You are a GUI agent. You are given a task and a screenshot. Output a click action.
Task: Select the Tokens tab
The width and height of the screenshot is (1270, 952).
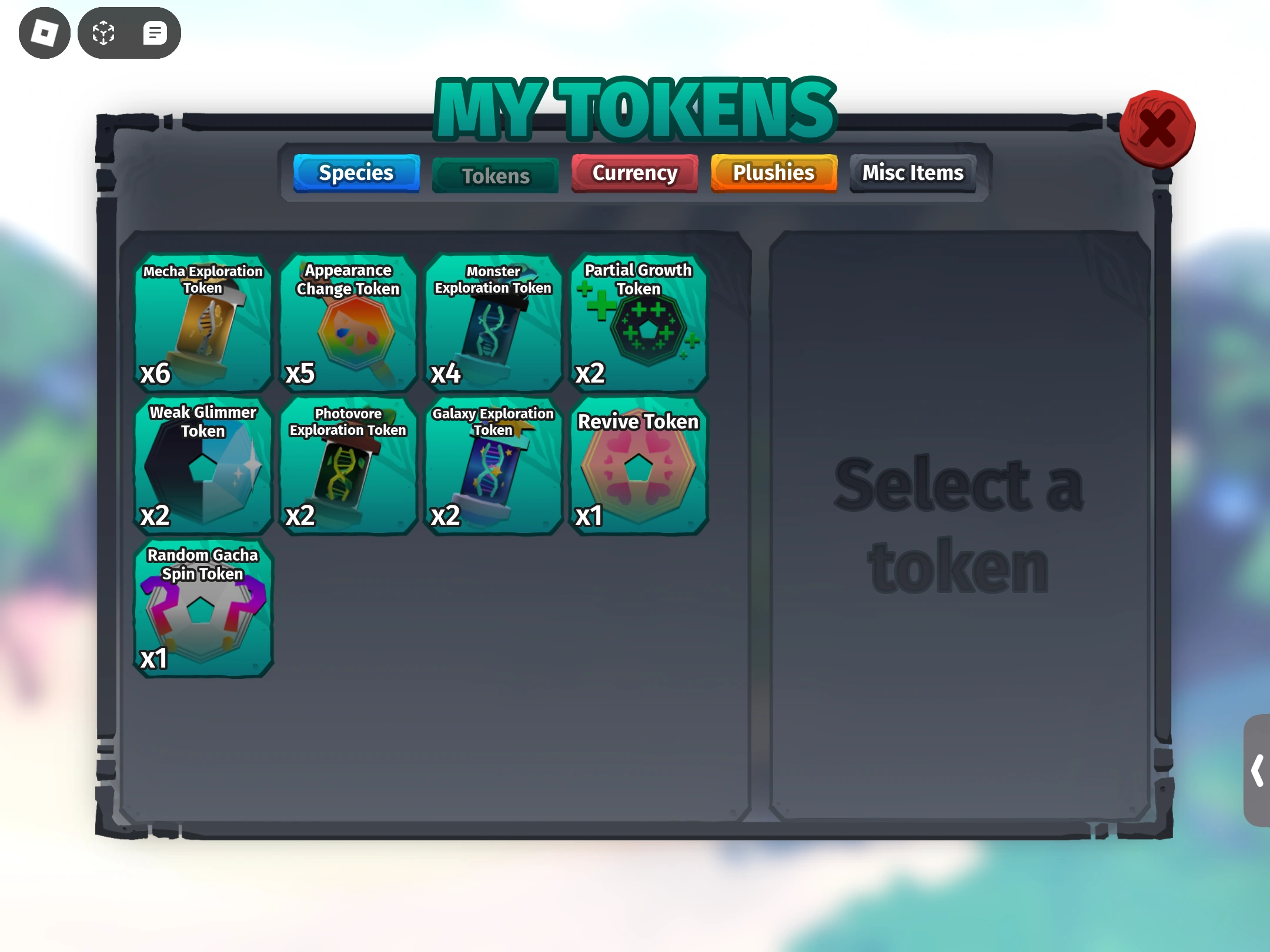495,175
